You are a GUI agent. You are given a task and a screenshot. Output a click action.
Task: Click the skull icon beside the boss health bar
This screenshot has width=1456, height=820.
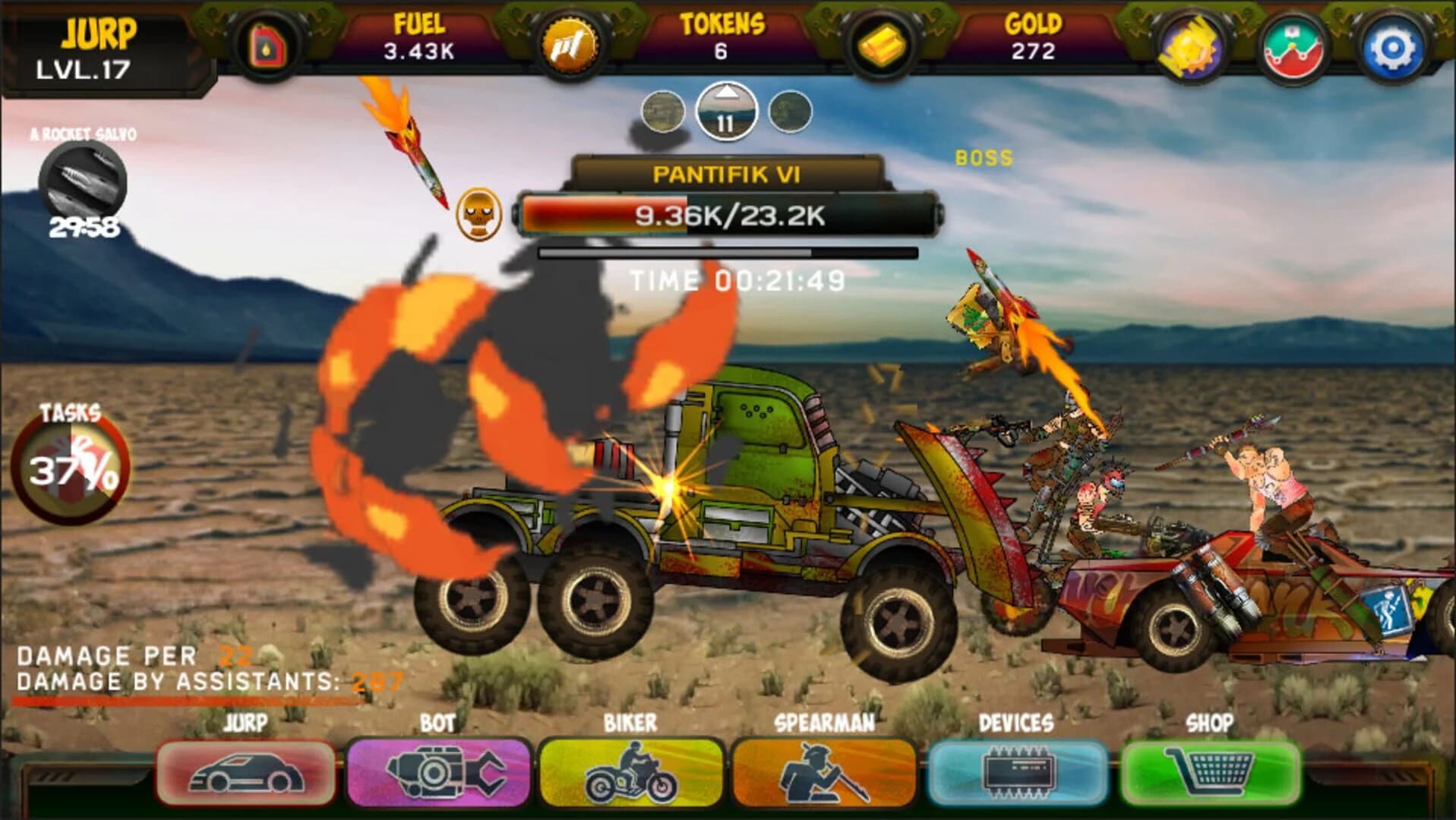[479, 215]
